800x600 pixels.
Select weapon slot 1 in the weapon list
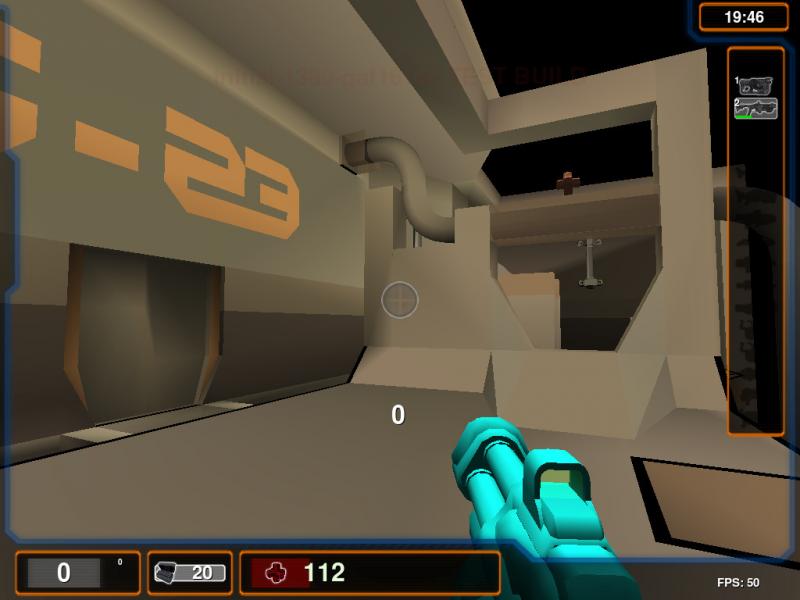[x=756, y=86]
